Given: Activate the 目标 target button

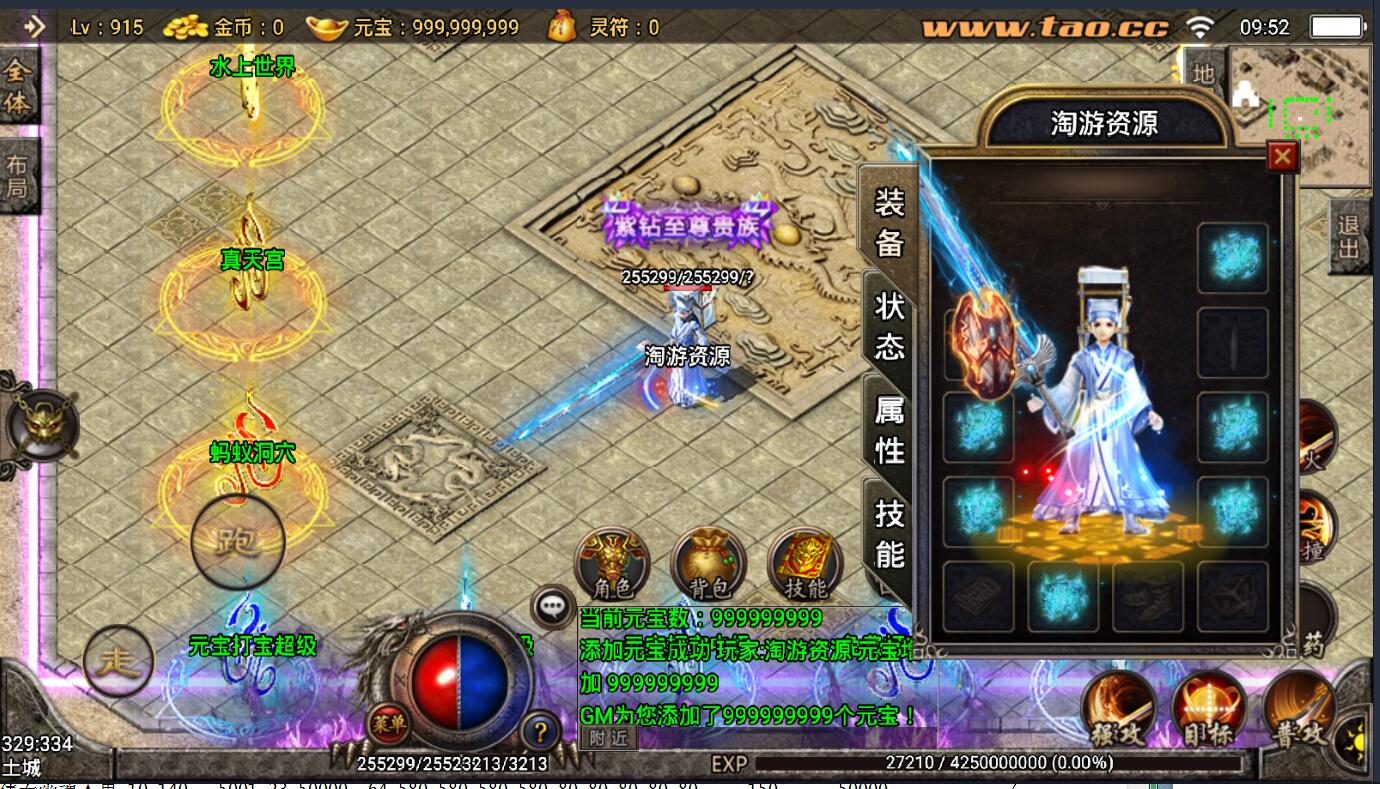Looking at the screenshot, I should coord(1208,710).
